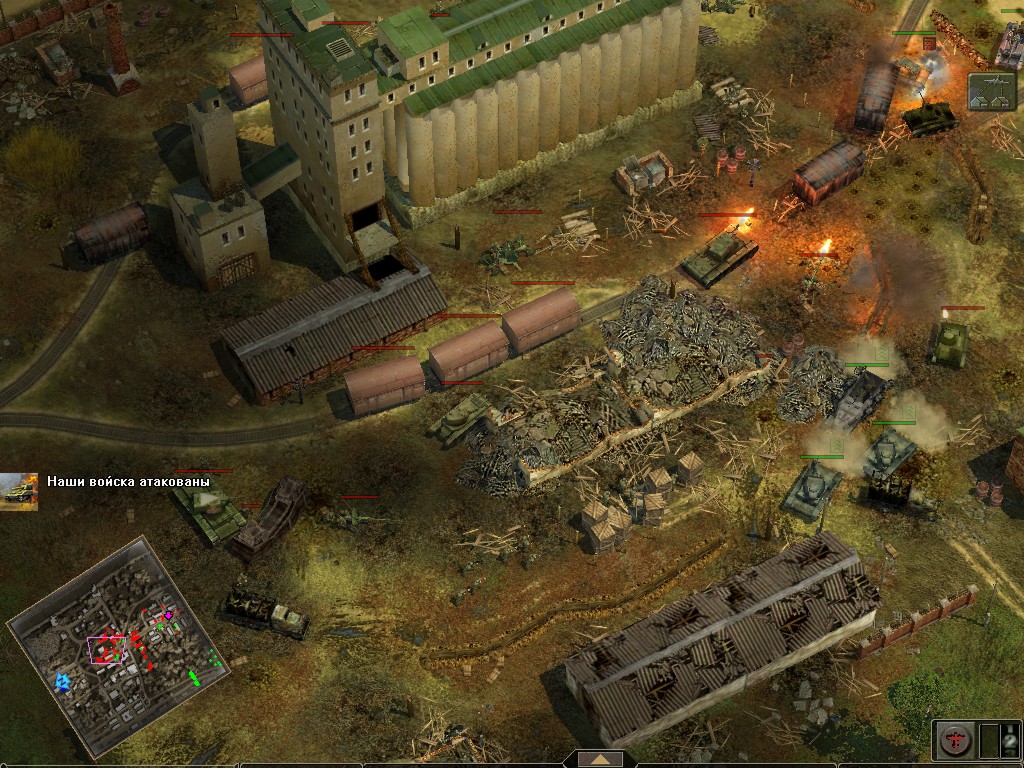1024x768 pixels.
Task: Expand the bottom panel with the up arrow
Action: tap(600, 759)
